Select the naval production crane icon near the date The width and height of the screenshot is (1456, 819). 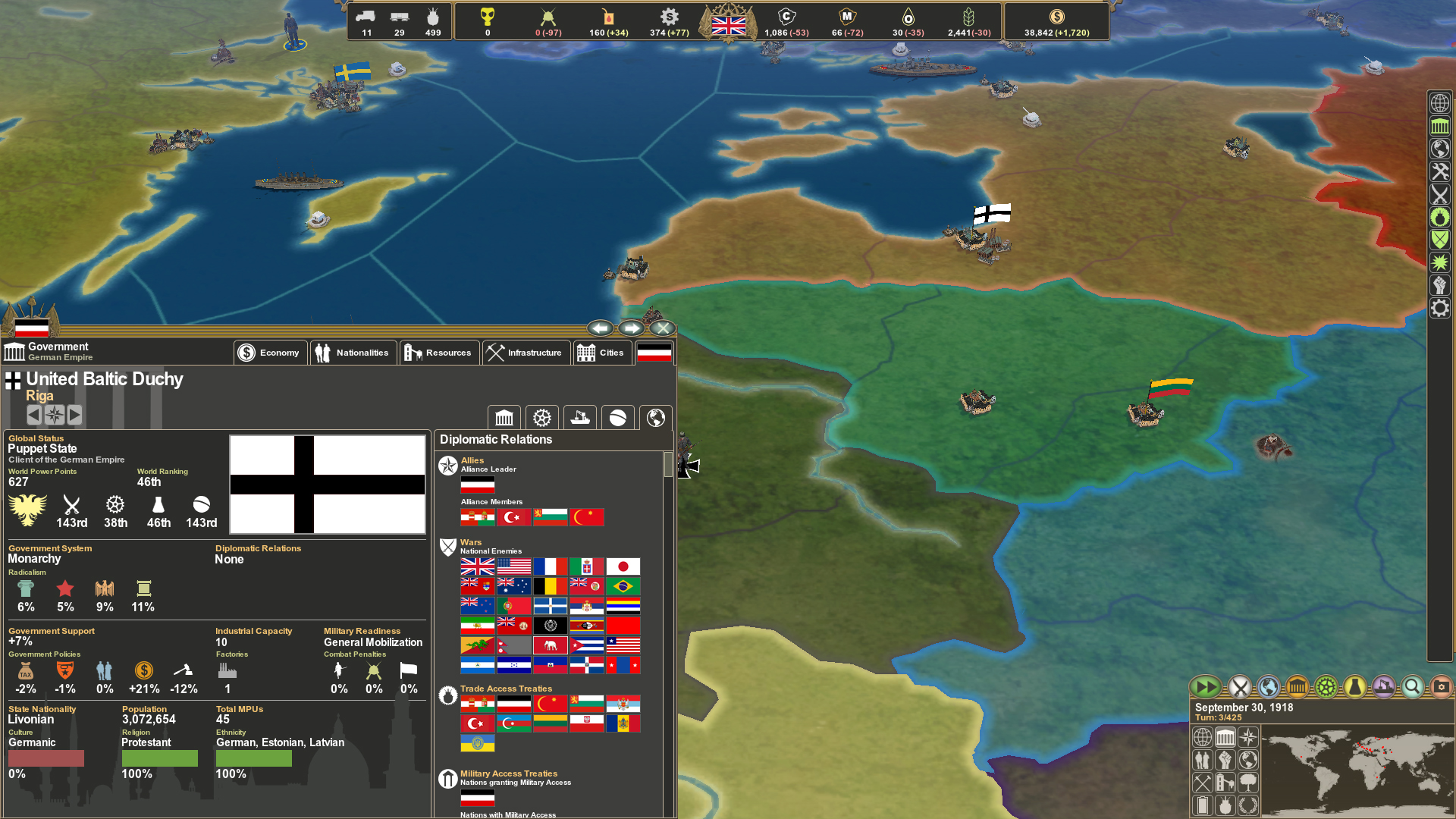[x=1383, y=687]
